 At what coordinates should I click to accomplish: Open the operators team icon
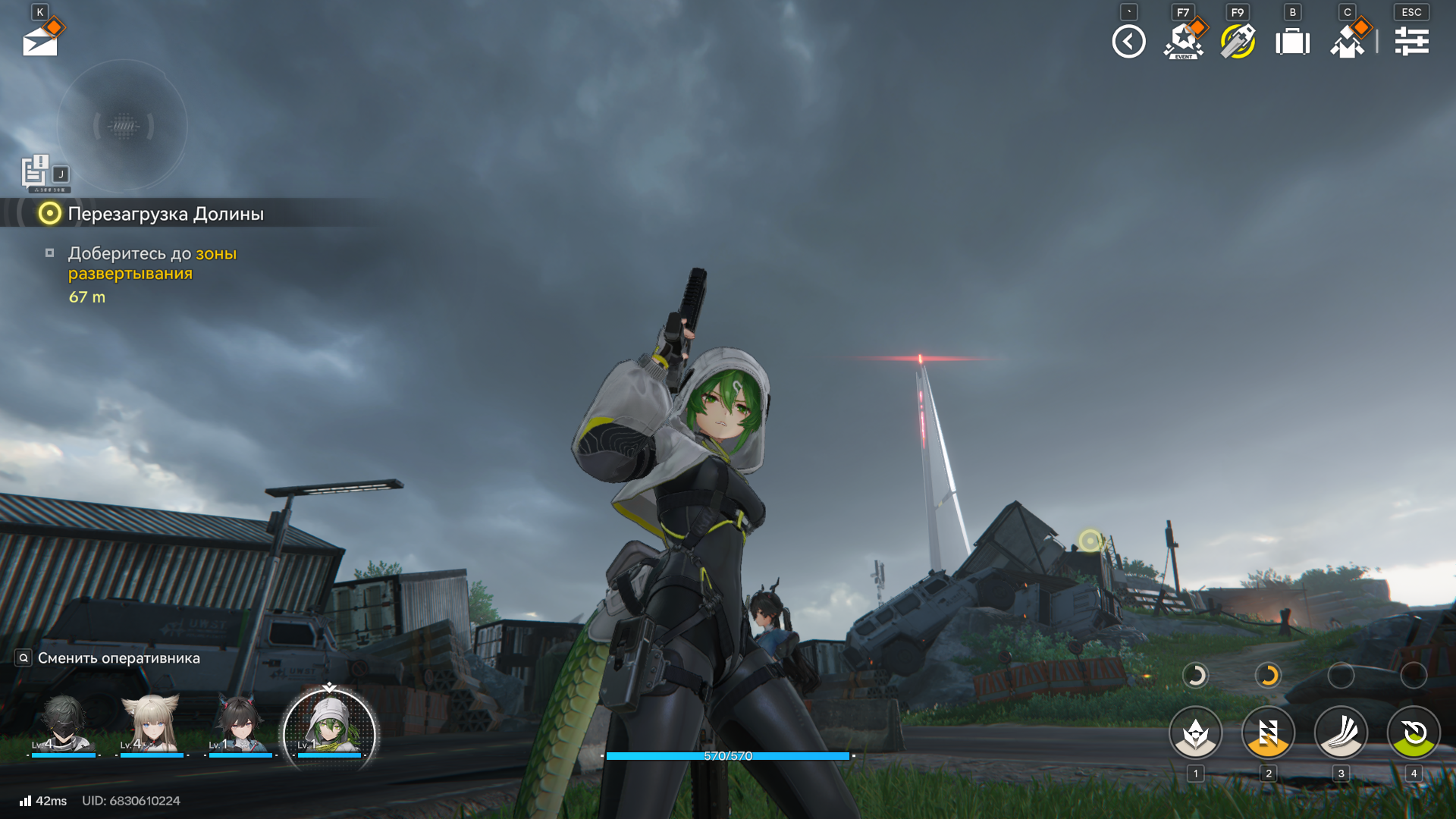click(x=1348, y=42)
